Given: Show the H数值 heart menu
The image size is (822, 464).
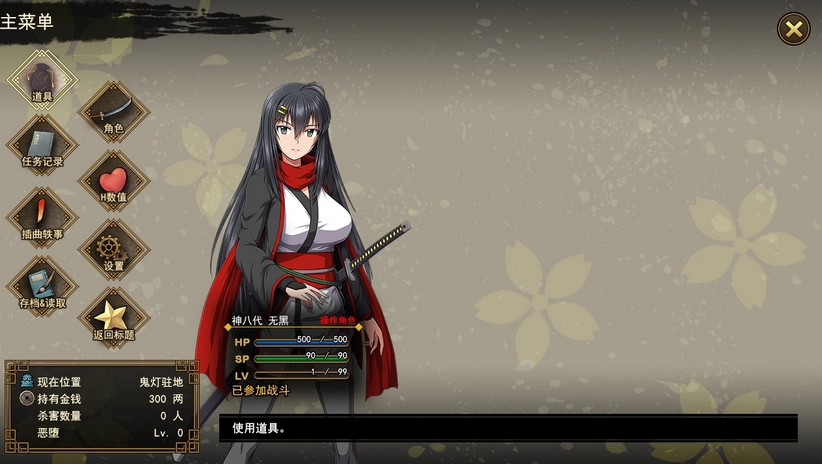Looking at the screenshot, I should click(x=113, y=182).
